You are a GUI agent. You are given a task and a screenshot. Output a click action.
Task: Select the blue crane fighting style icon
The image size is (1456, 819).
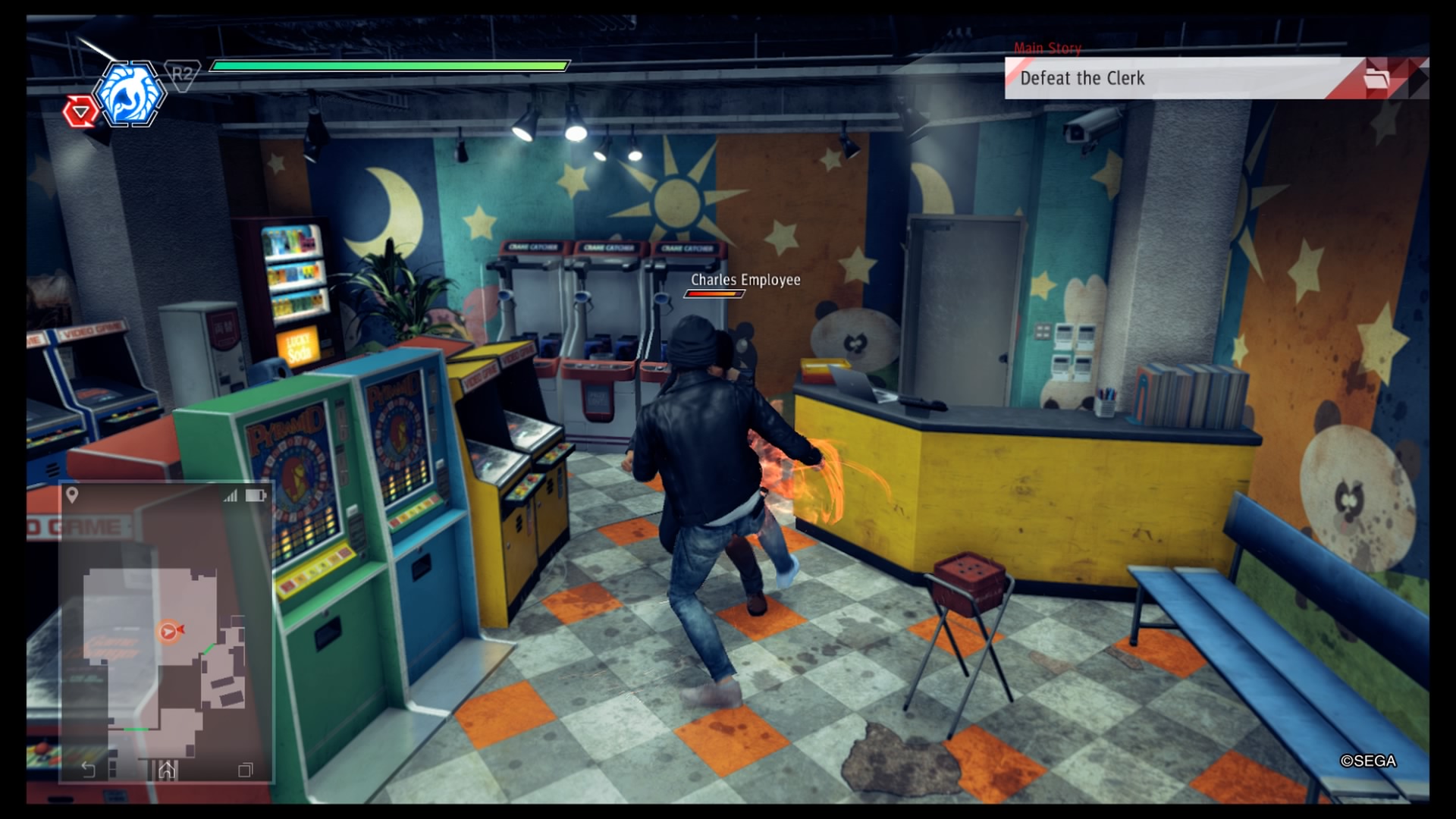coord(129,94)
